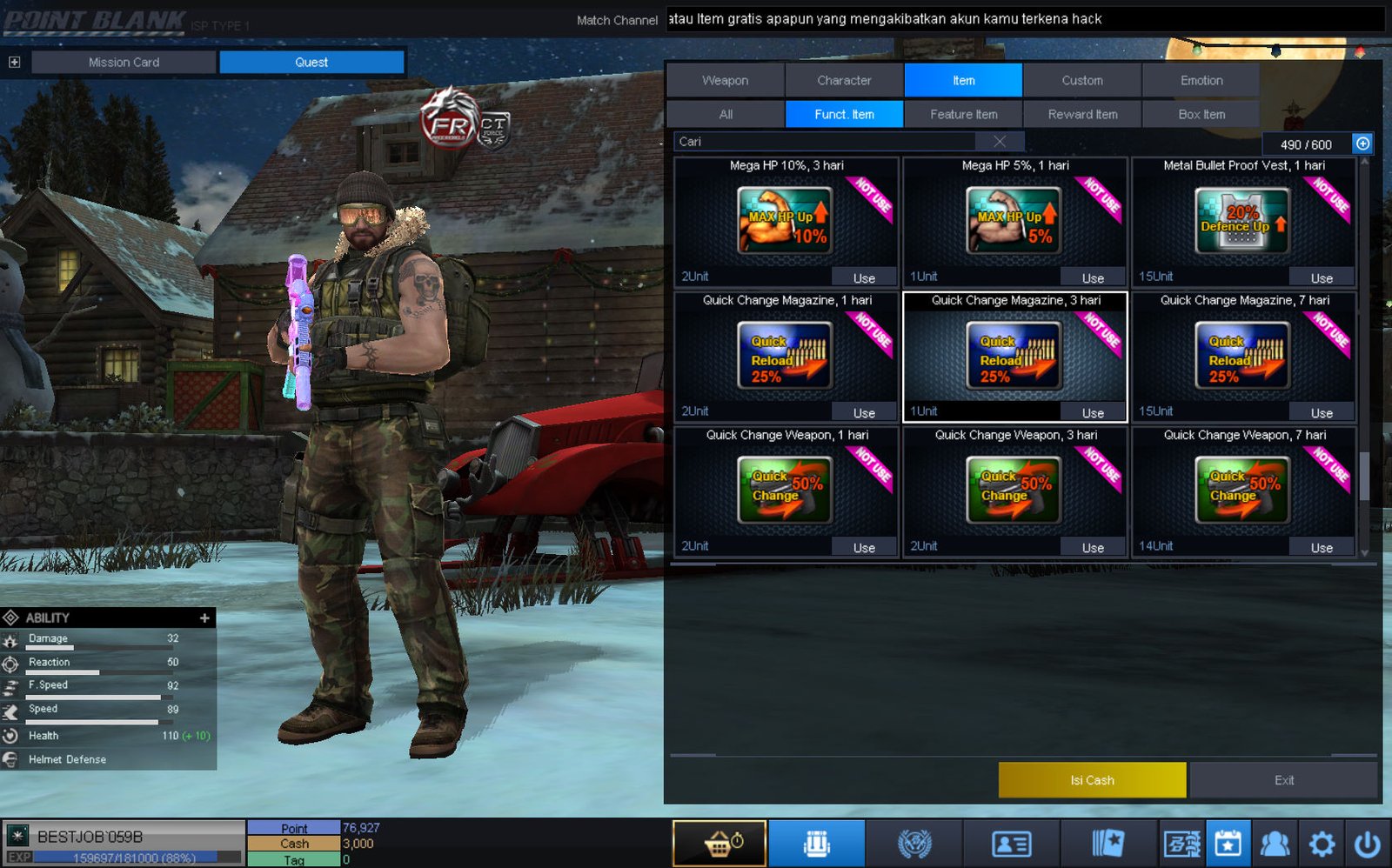Top up with Isi Cash button
Viewport: 1392px width, 868px height.
1092,780
